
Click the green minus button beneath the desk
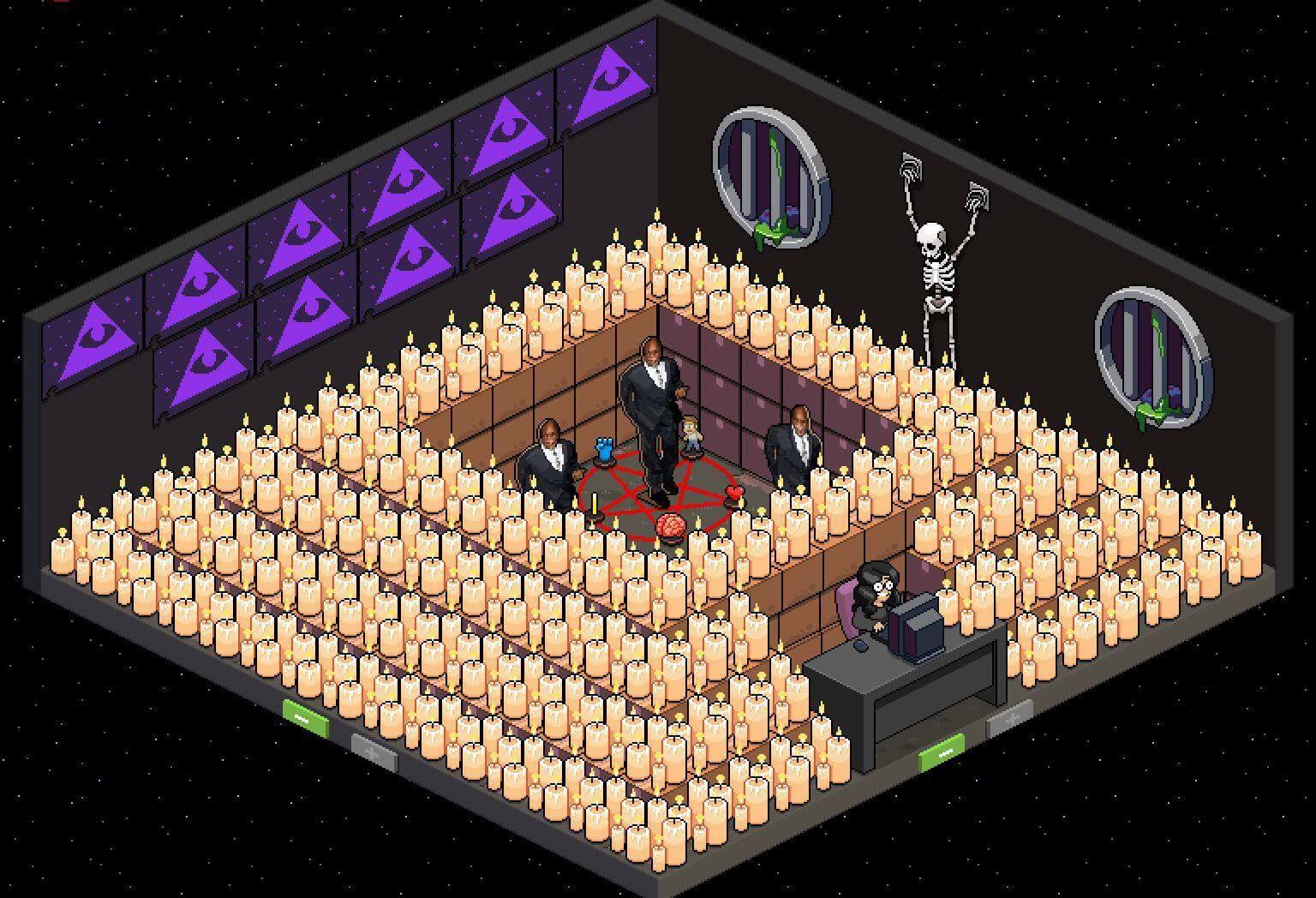pyautogui.click(x=942, y=751)
